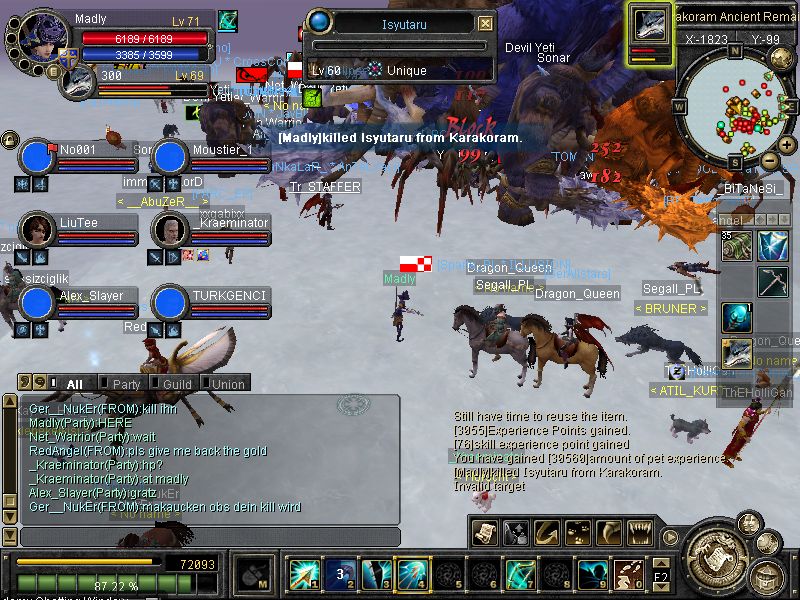
Task: Activate the skill in hotbar slot 4
Action: click(412, 574)
